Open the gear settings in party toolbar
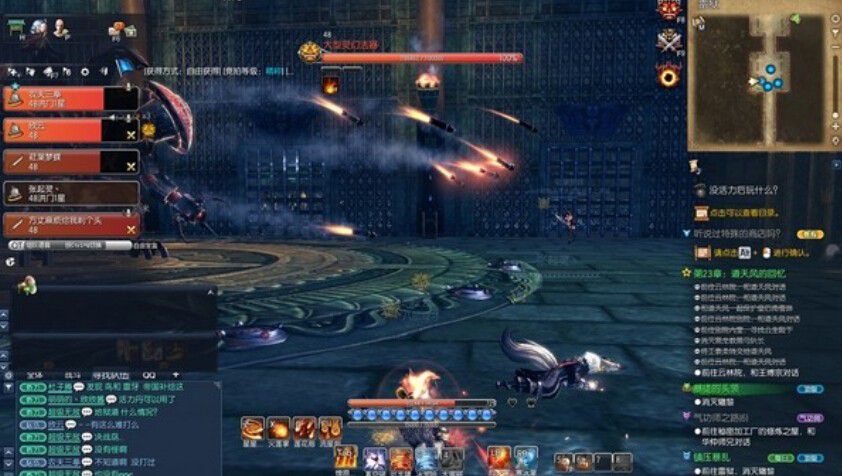 (84, 72)
